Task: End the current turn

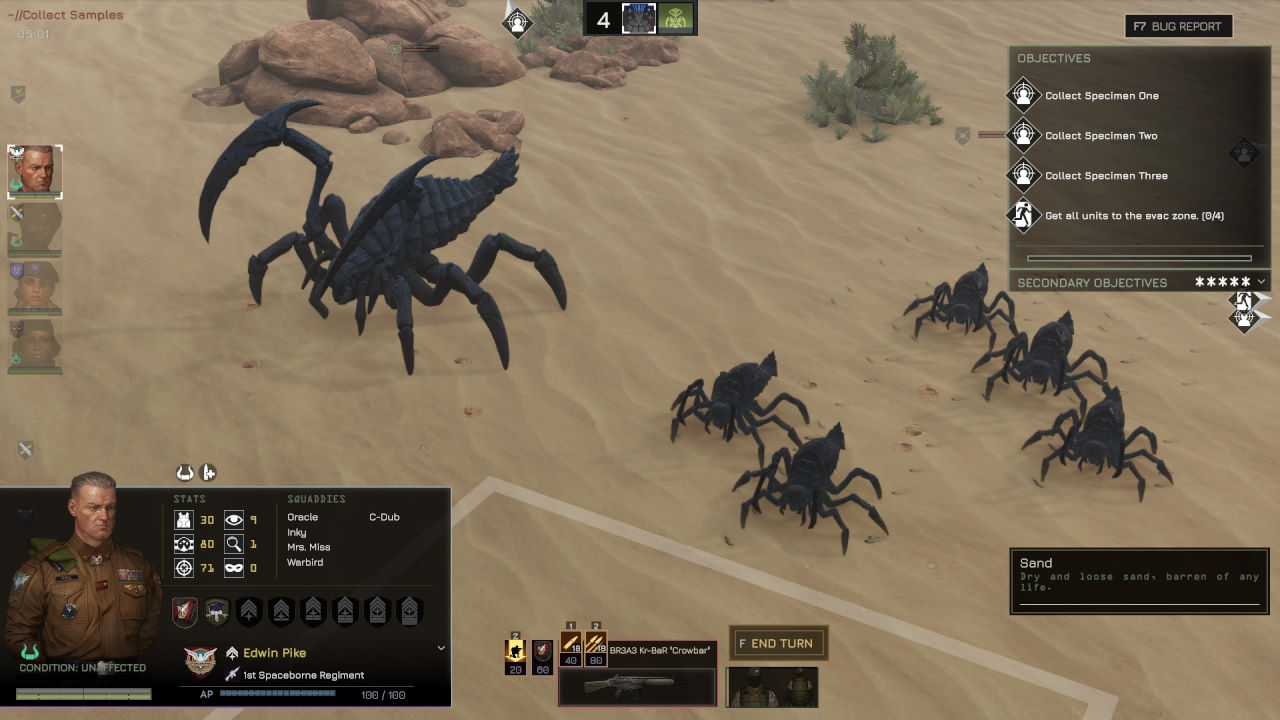Action: click(778, 643)
